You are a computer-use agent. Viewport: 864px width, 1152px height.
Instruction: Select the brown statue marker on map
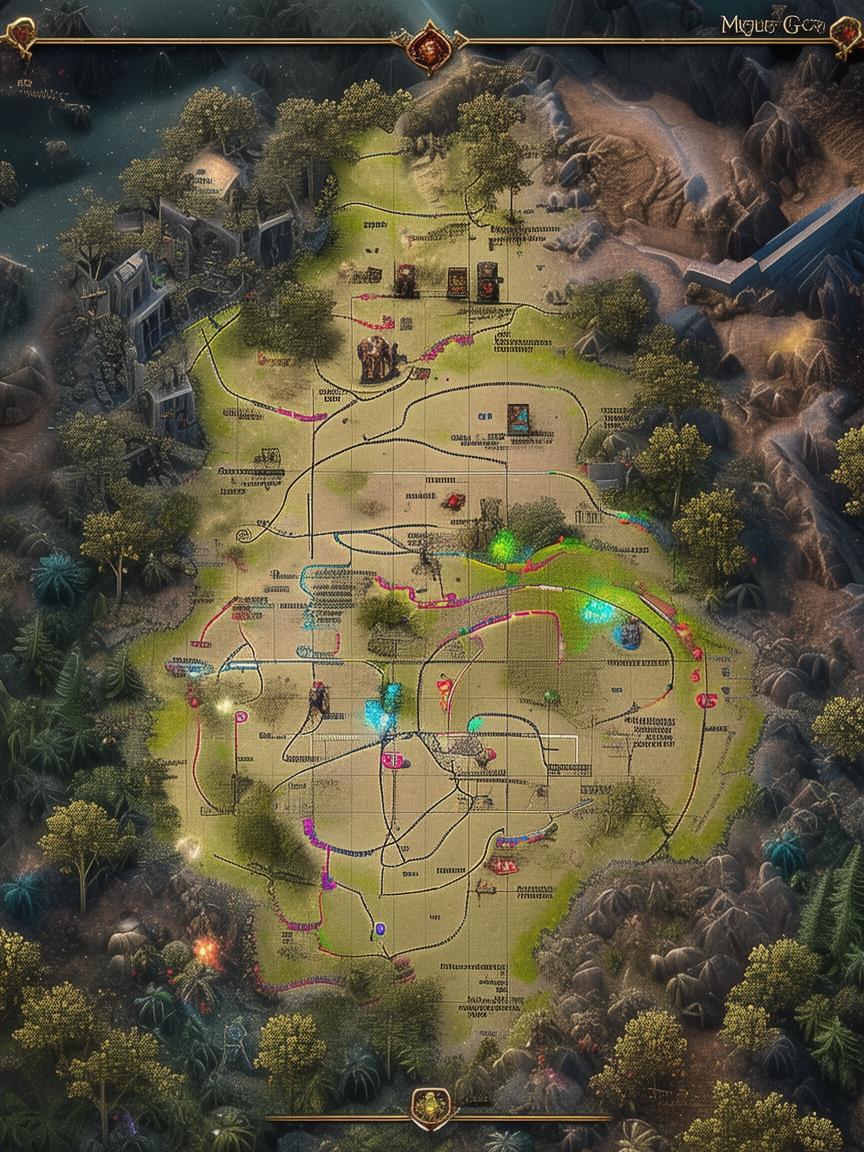pos(377,359)
